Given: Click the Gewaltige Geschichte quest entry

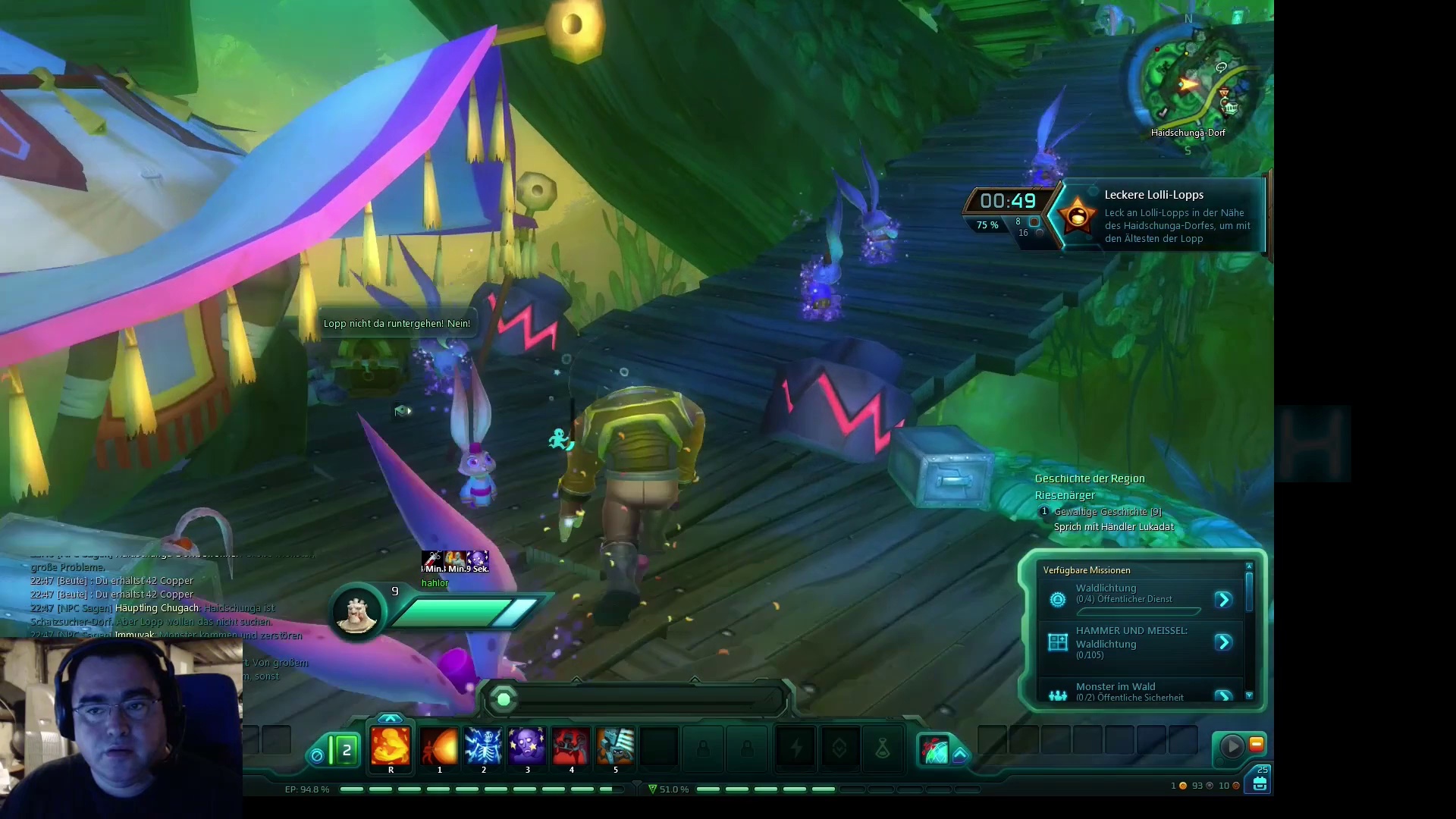Looking at the screenshot, I should click(1107, 512).
